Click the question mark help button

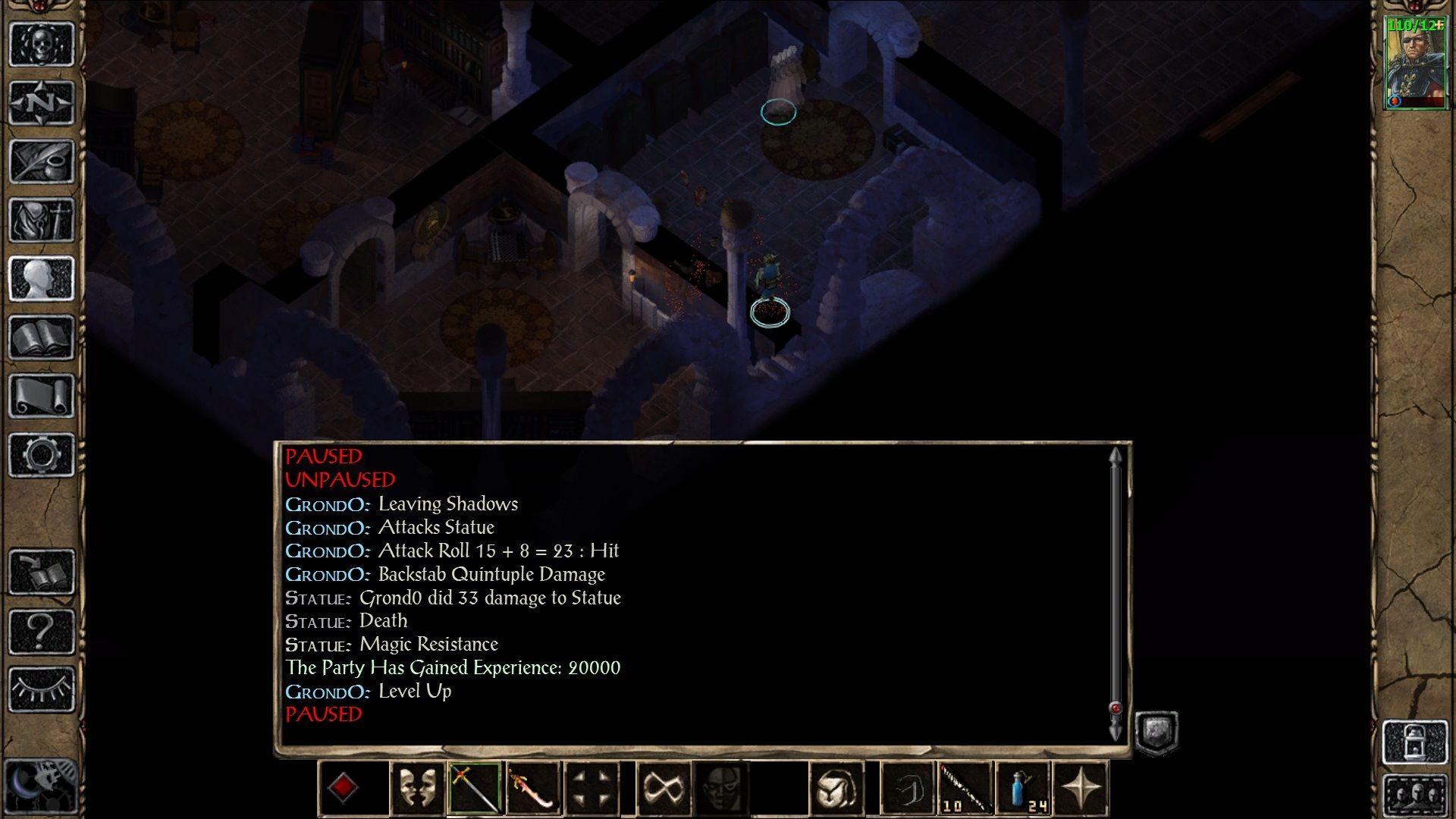click(42, 631)
